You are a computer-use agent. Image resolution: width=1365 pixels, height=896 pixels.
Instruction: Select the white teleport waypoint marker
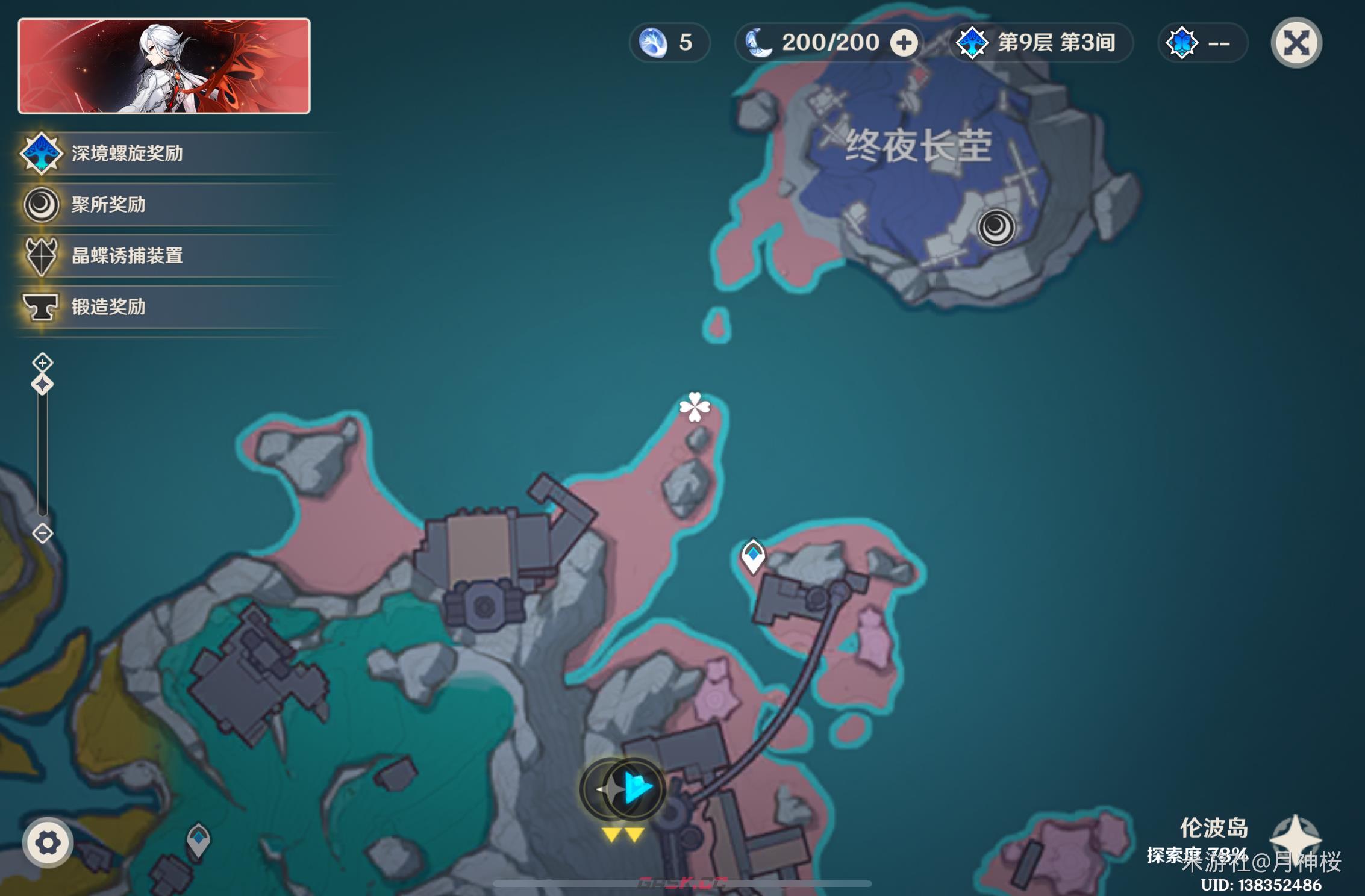753,555
